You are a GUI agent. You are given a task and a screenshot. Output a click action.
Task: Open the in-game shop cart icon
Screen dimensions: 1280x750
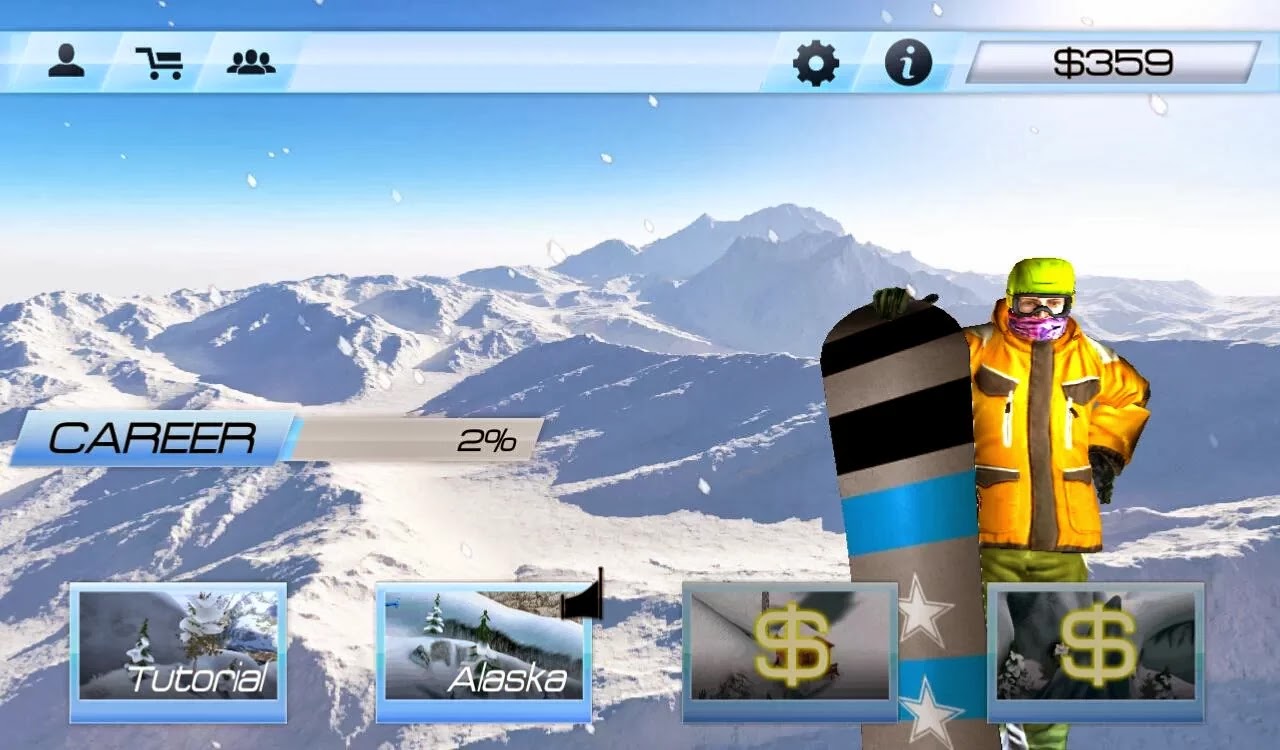162,61
